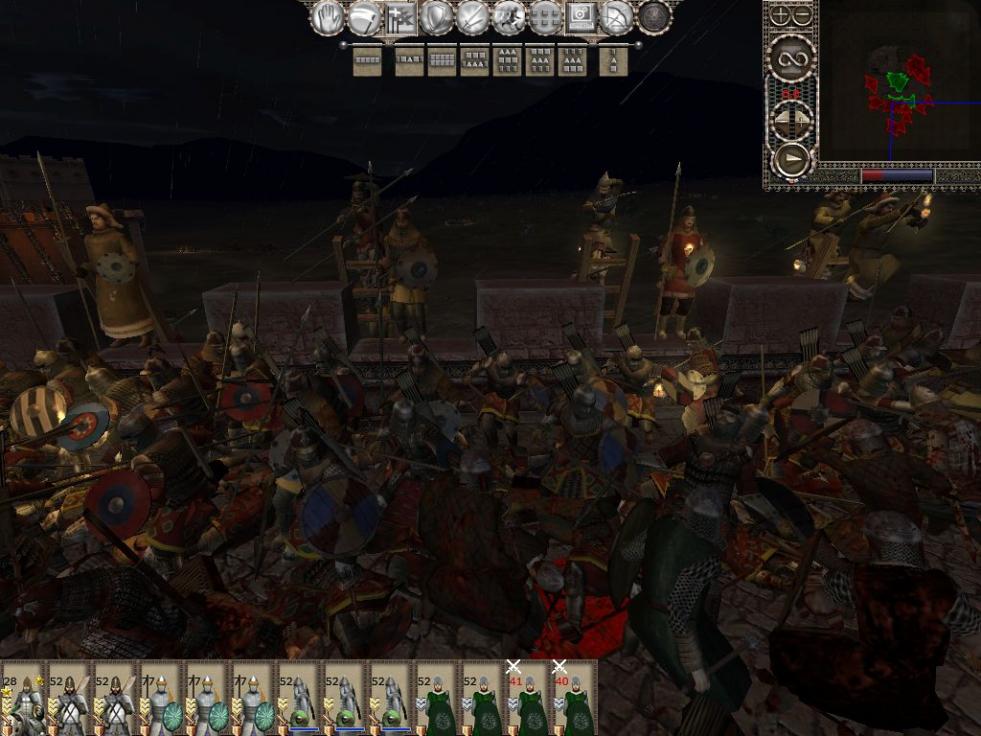Toggle the bow fire-at-will button
The height and width of the screenshot is (736, 981).
[617, 17]
